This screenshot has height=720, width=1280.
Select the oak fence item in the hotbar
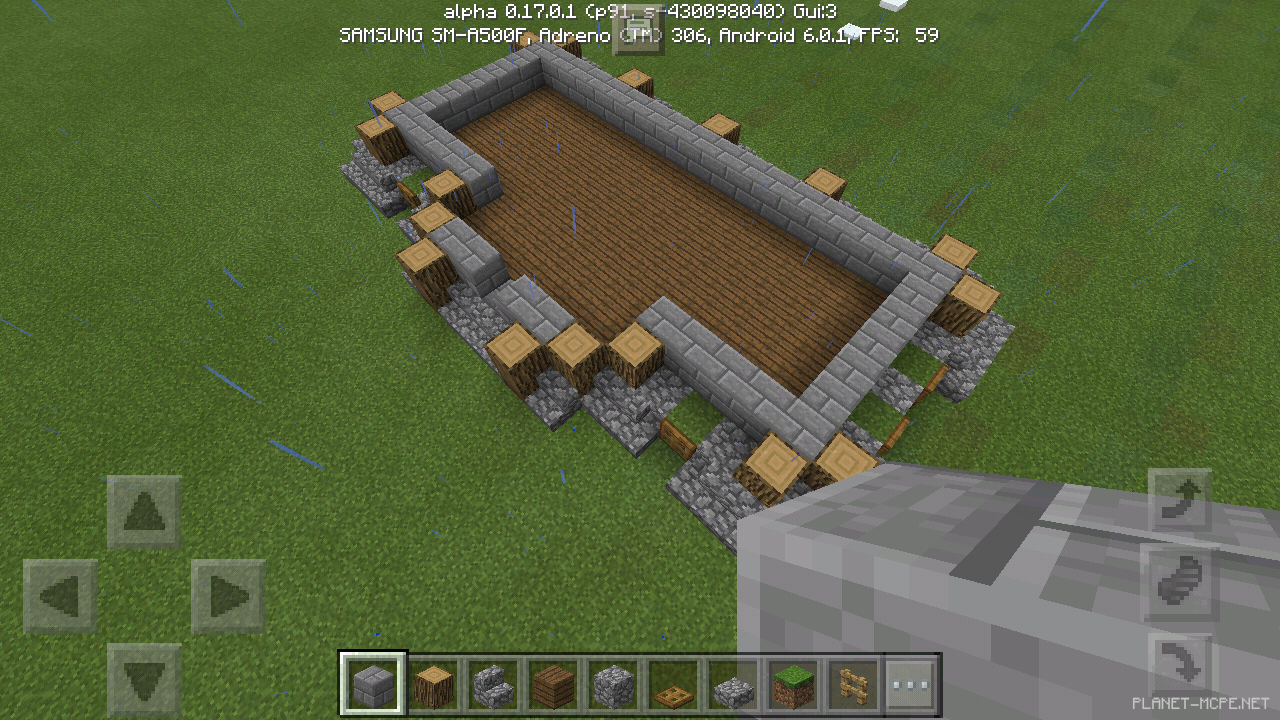[x=853, y=683]
